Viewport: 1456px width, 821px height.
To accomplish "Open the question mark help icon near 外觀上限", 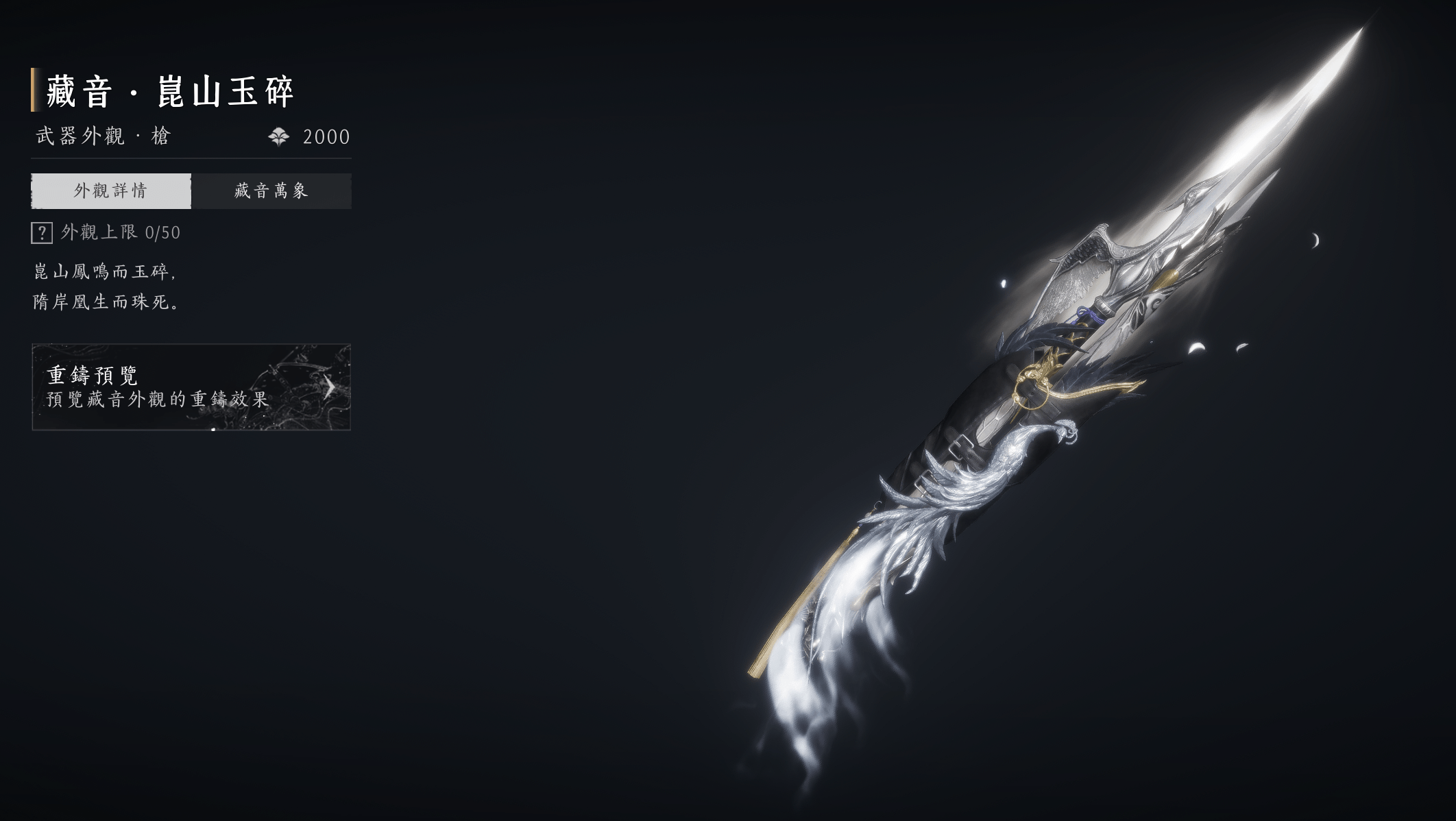I will (43, 234).
